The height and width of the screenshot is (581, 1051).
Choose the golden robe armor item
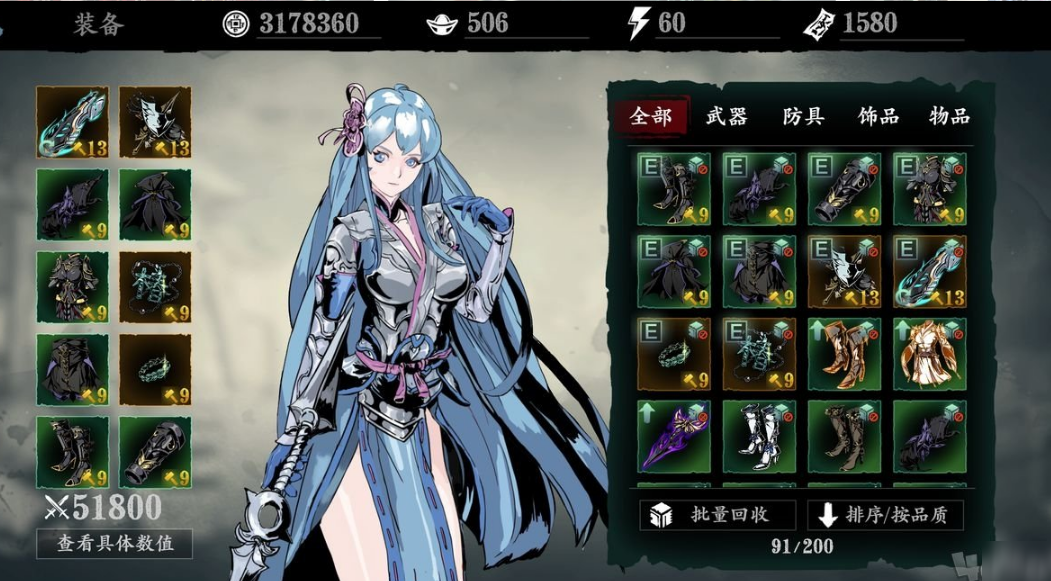929,354
